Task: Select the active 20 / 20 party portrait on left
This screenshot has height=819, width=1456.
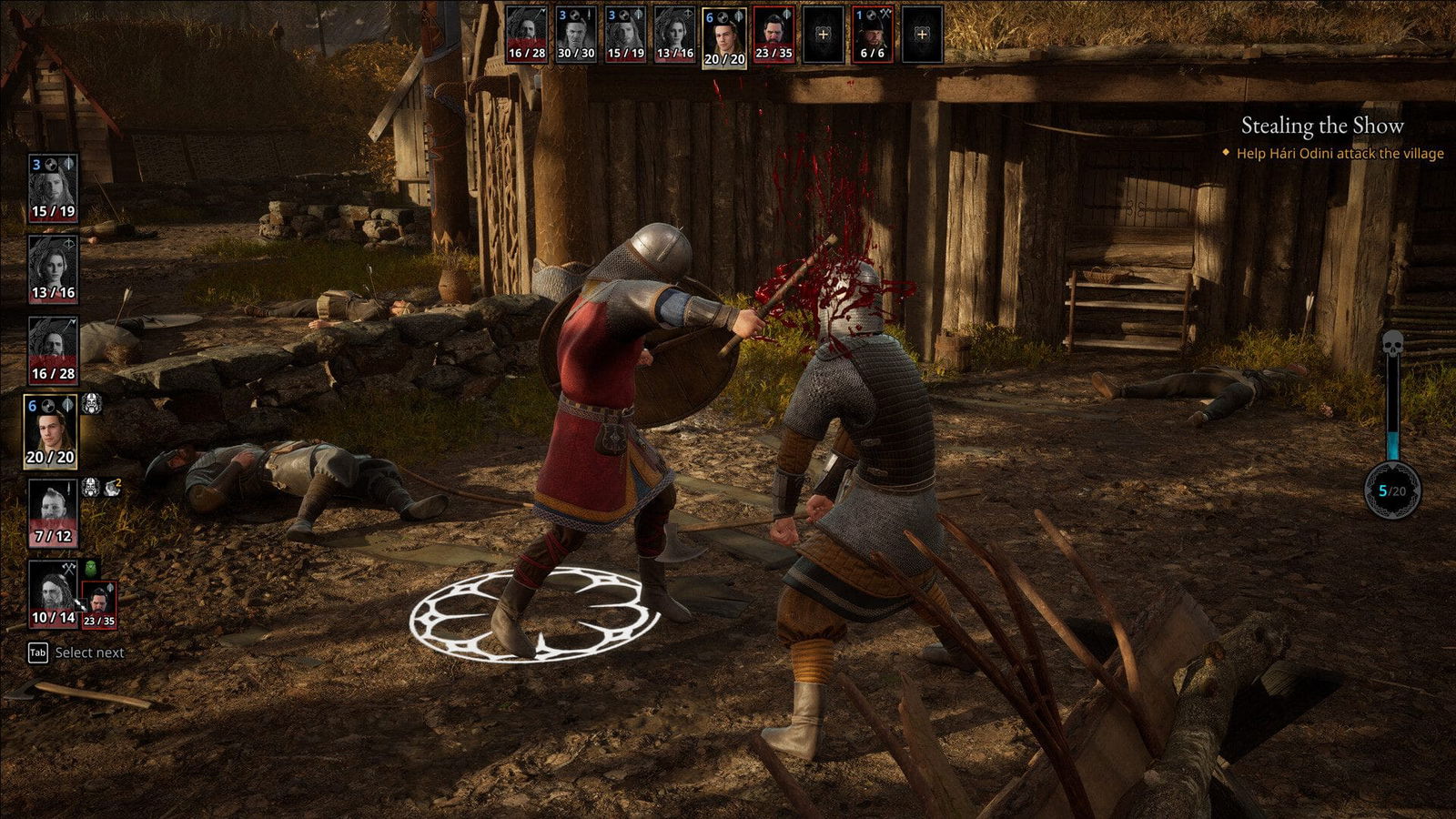Action: point(50,431)
